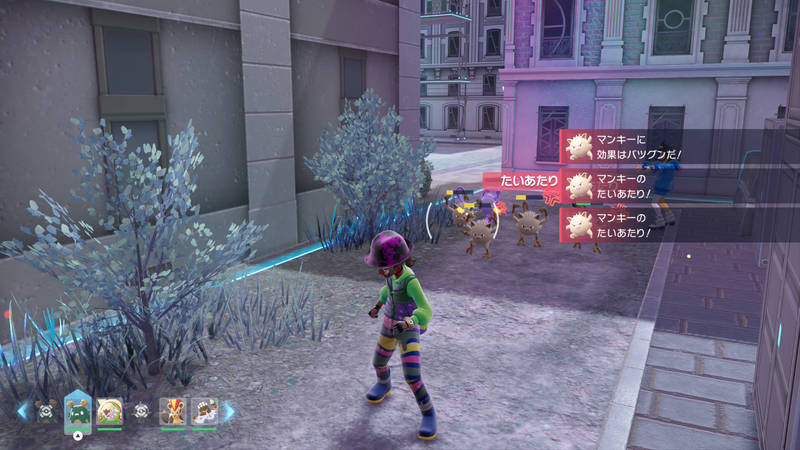Select the white and brown Pokémon slot
This screenshot has width=800, height=450.
click(x=204, y=411)
